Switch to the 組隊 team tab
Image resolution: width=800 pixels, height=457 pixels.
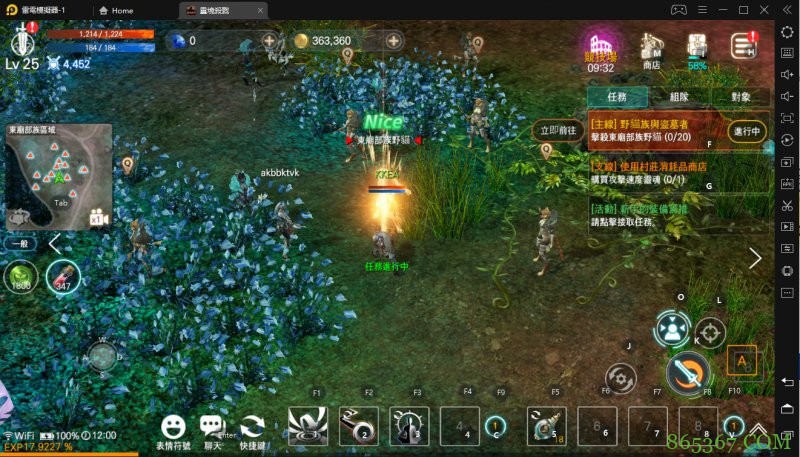point(679,97)
